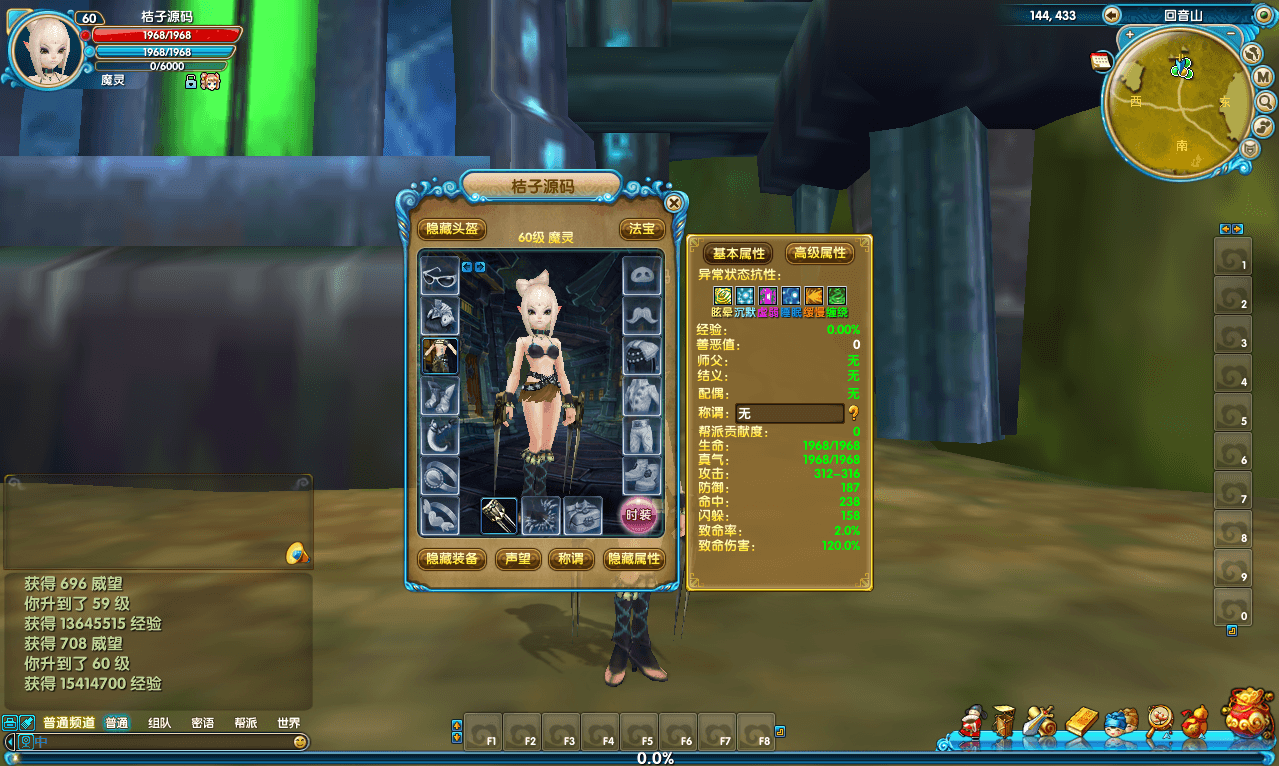The height and width of the screenshot is (766, 1279).
Task: Open the 声望 reputation panel
Action: click(x=518, y=559)
